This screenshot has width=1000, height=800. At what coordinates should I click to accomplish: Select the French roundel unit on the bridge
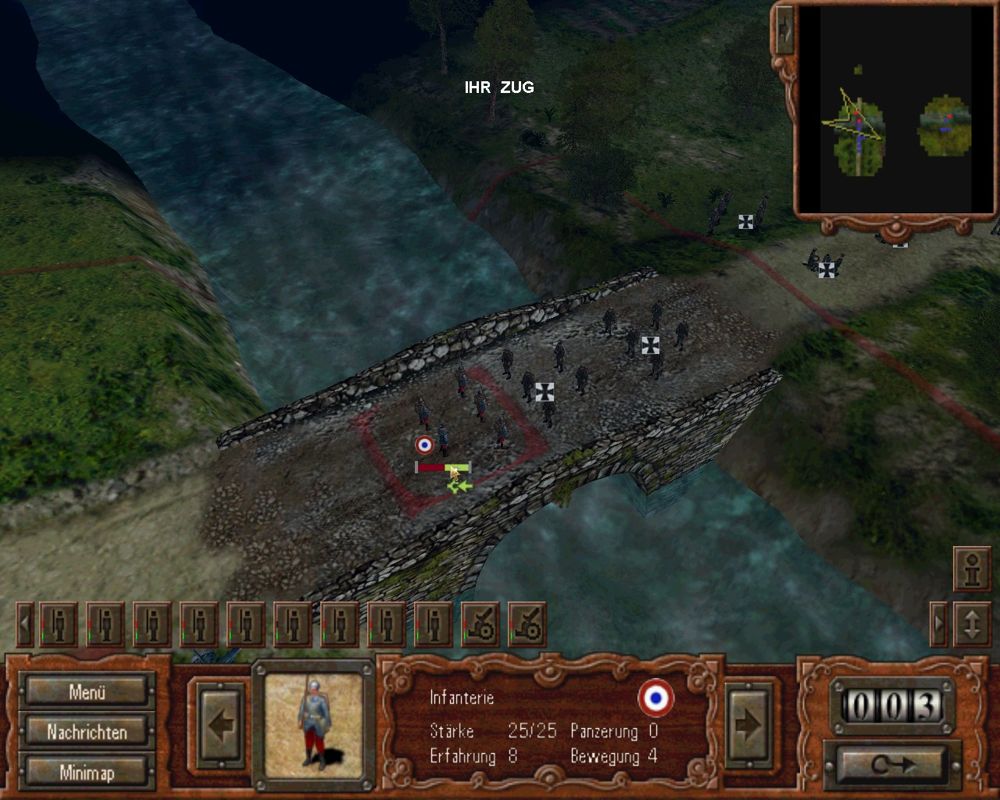tap(424, 445)
